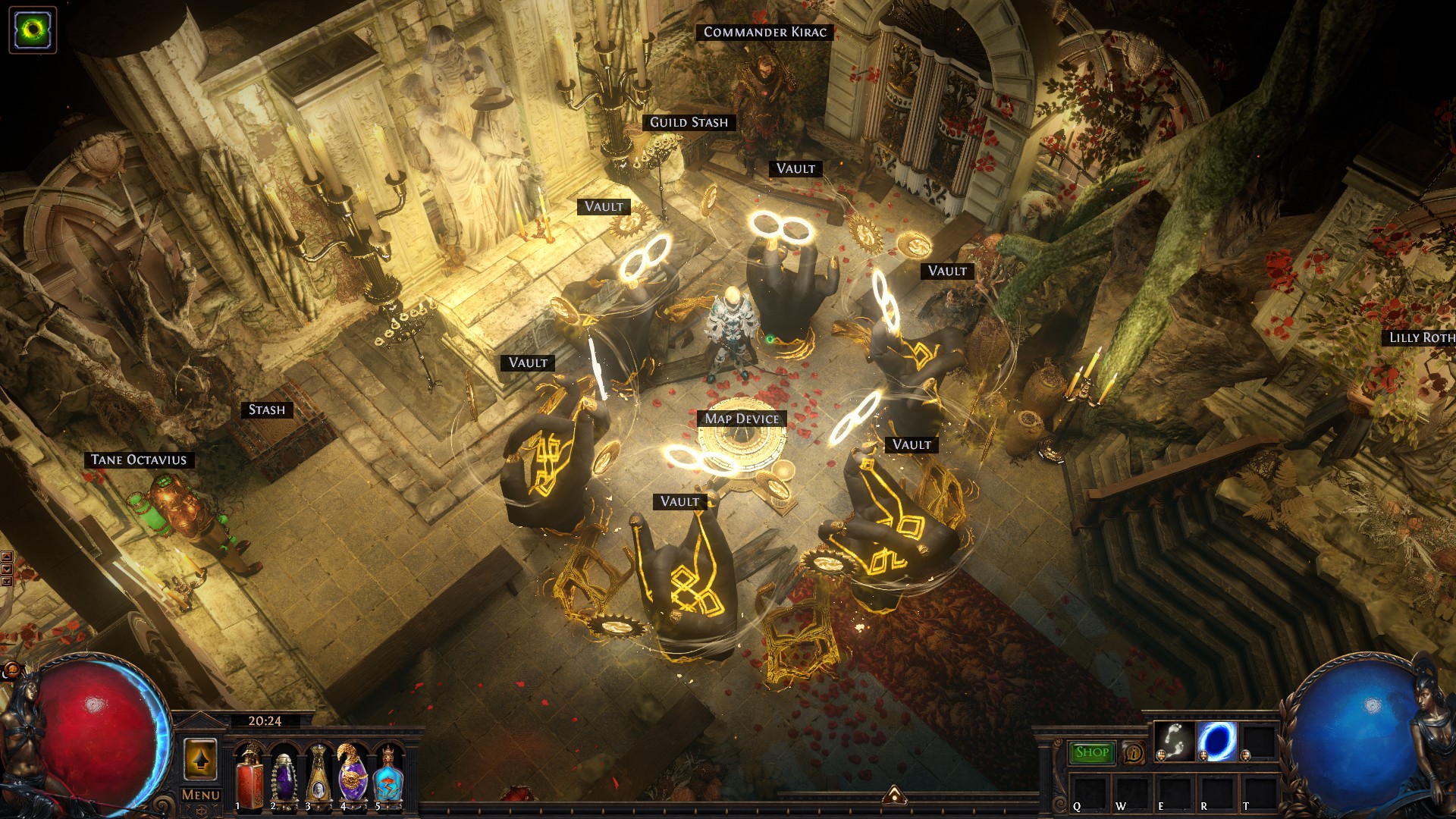This screenshot has height=819, width=1456.
Task: Activate the blue Portal skill
Action: click(x=1217, y=742)
